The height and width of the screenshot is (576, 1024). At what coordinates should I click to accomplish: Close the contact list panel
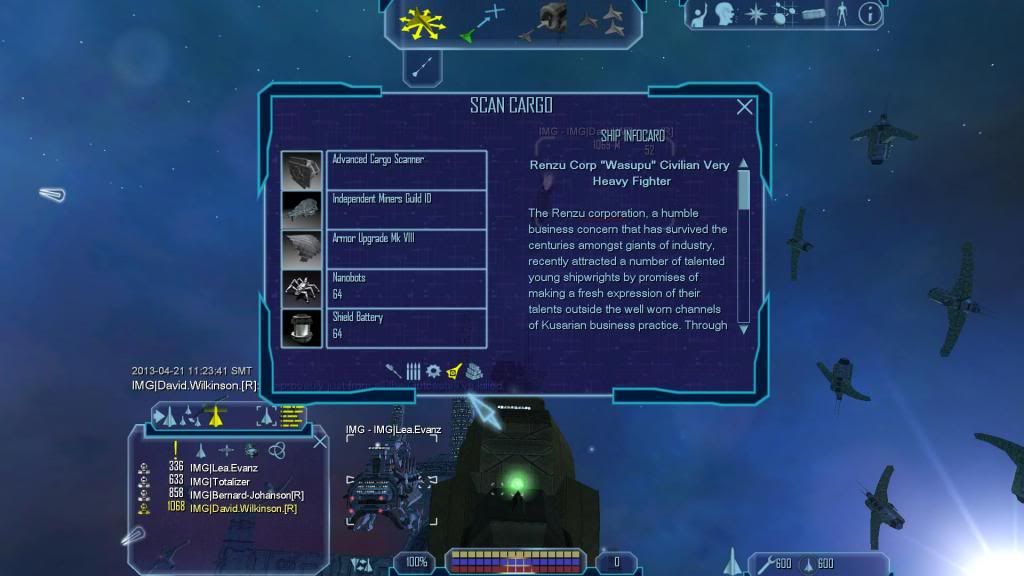tap(319, 440)
